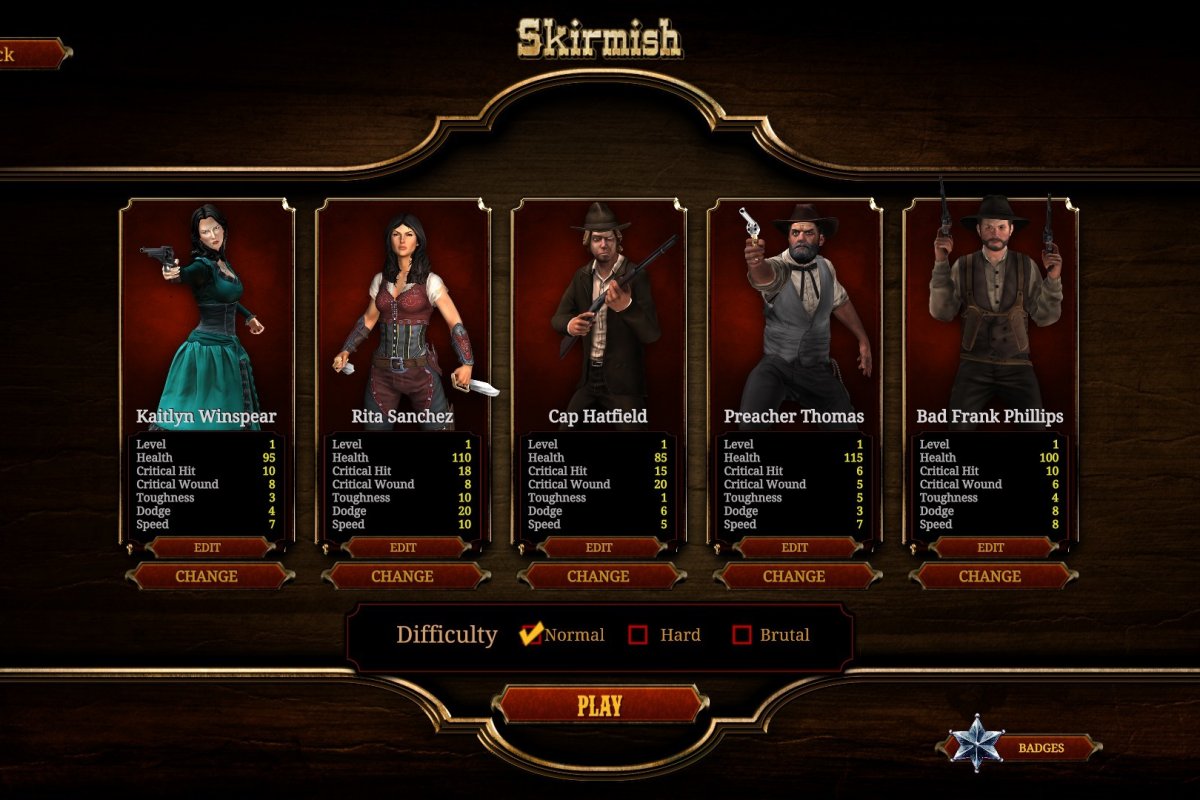Start the skirmish with the Play button
The height and width of the screenshot is (800, 1200).
click(x=599, y=705)
